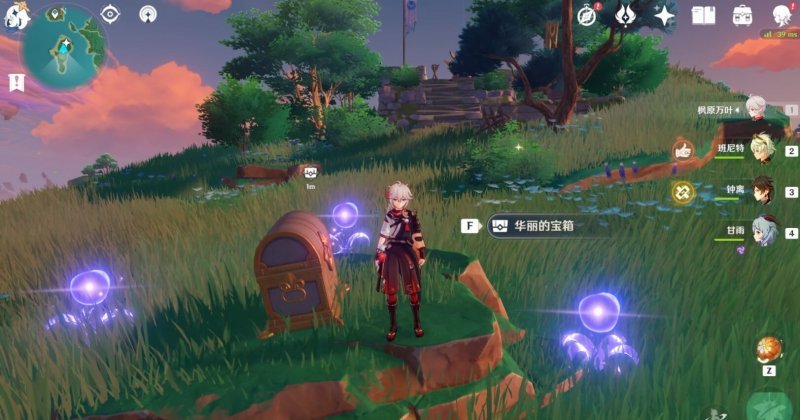Image resolution: width=800 pixels, height=420 pixels.
Task: Switch to party member 甘雨
Action: [762, 231]
